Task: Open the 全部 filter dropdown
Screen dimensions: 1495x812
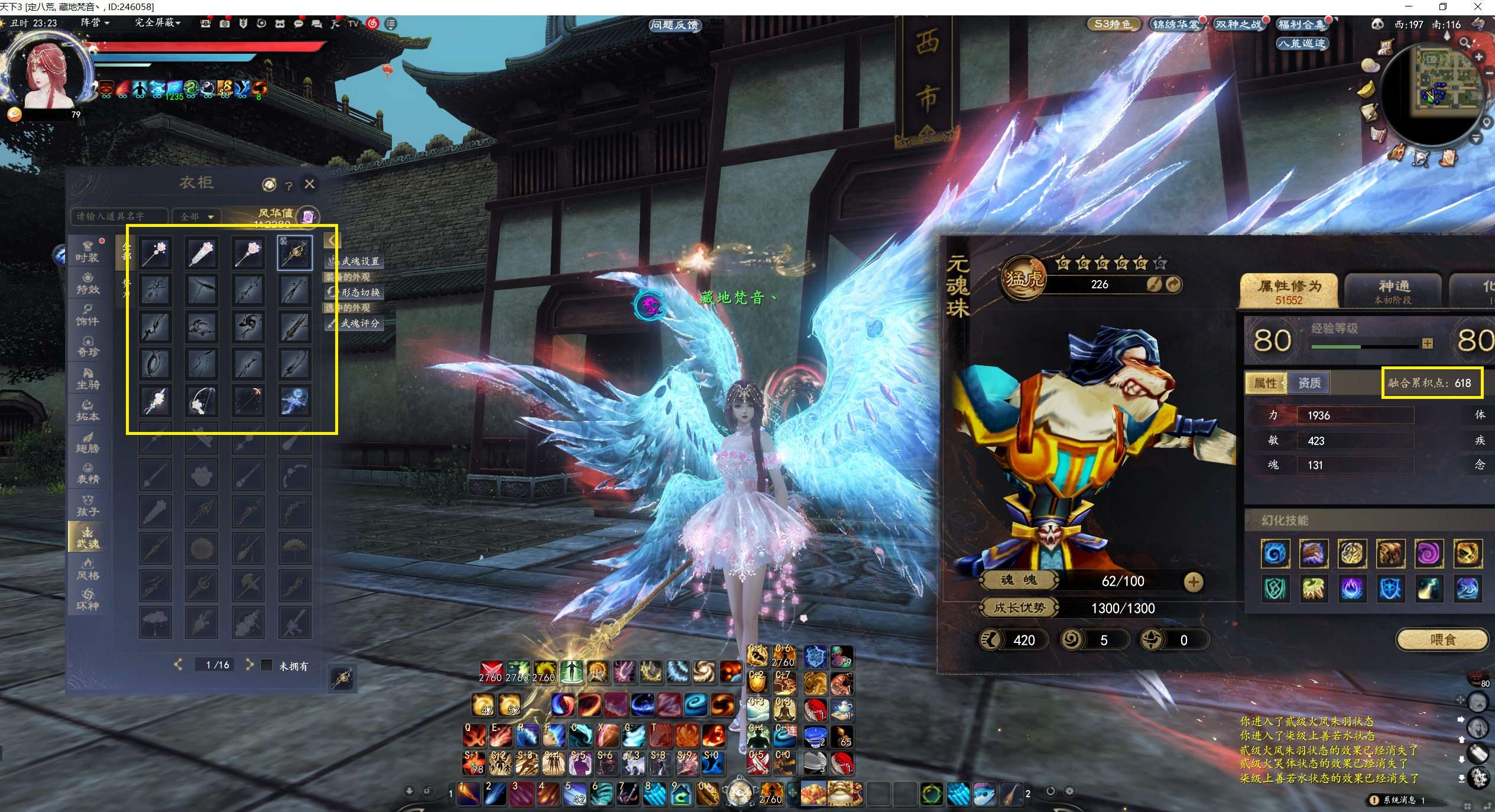Action: click(x=197, y=217)
